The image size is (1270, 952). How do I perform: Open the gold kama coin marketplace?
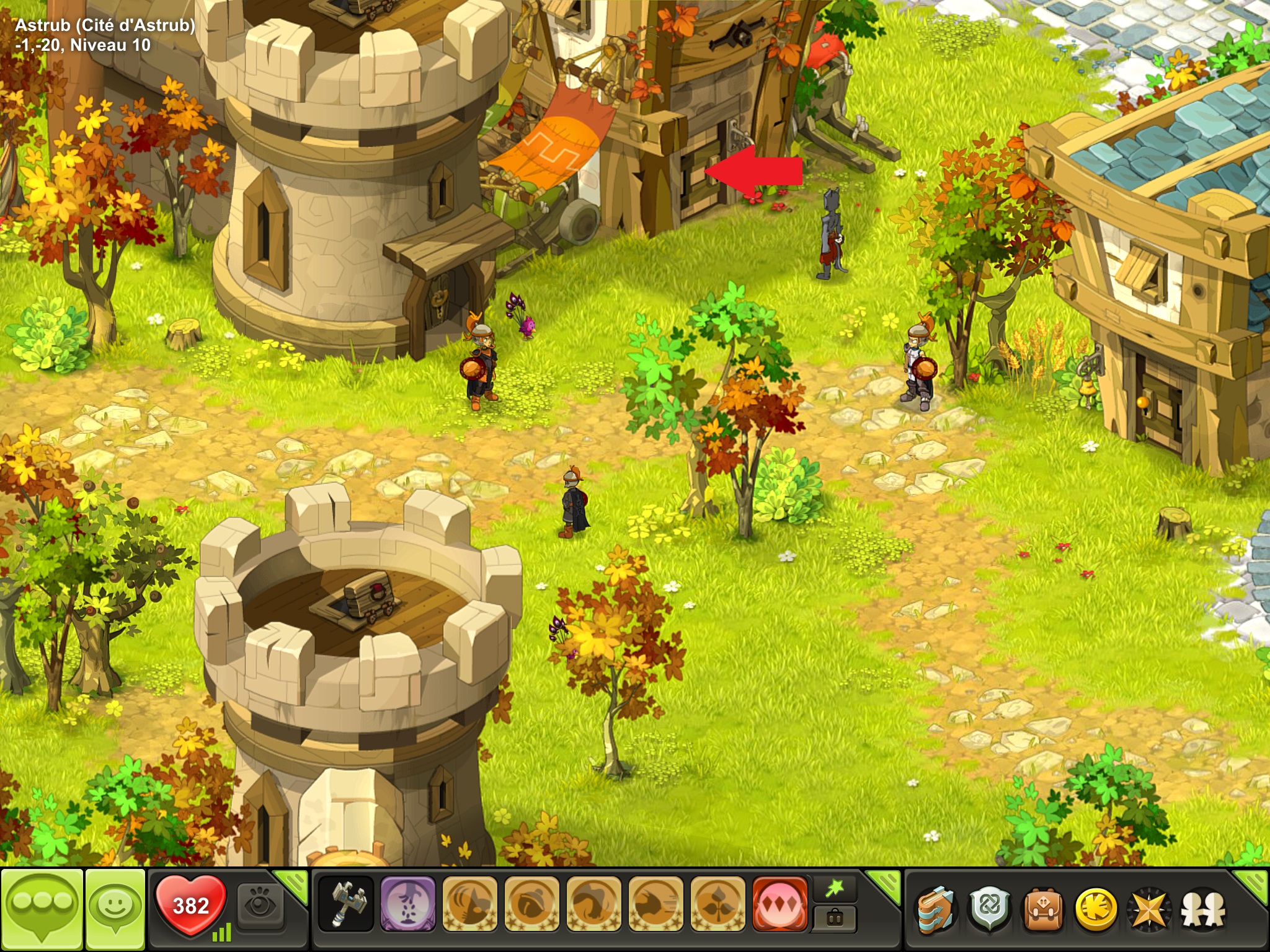click(1096, 909)
